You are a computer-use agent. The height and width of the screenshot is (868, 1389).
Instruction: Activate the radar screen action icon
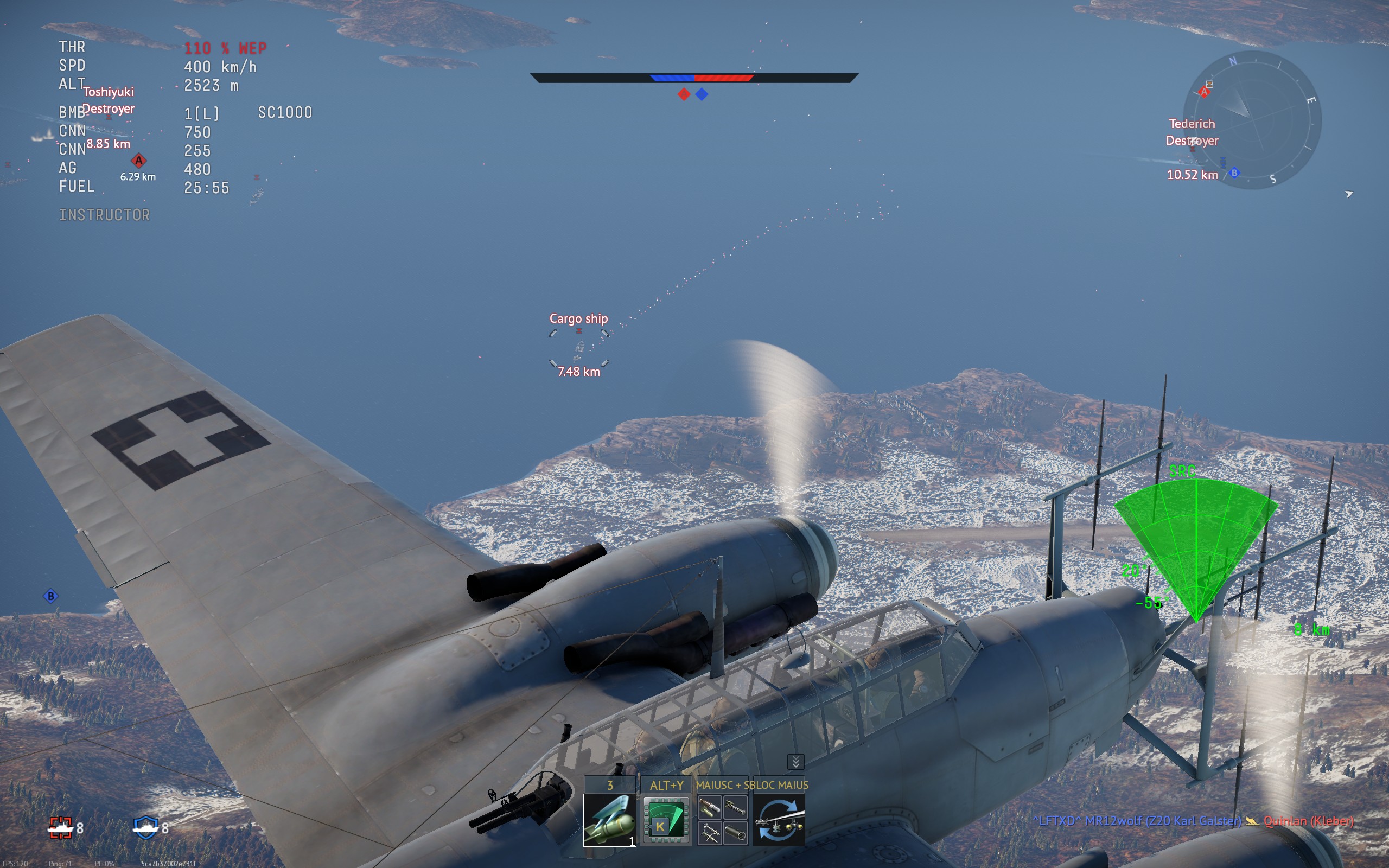[x=665, y=820]
